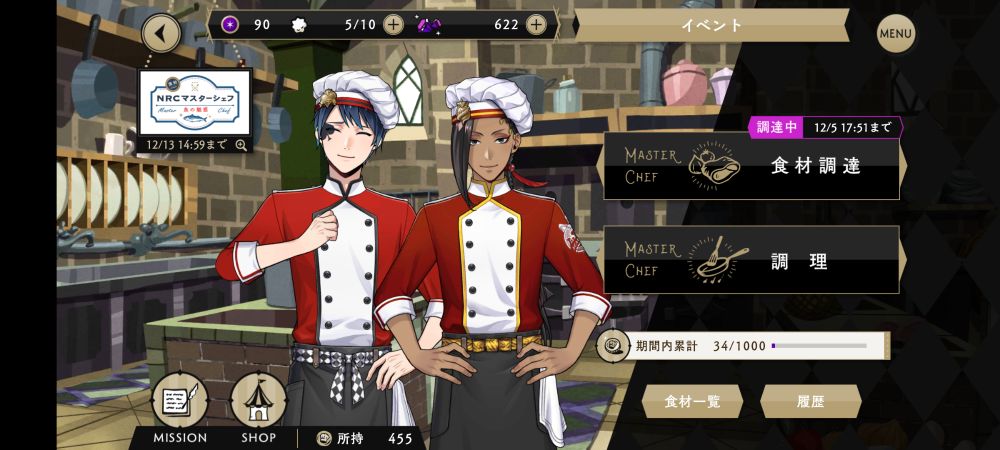Viewport: 1000px width, 450px height.
Task: Open 調理 cooking mode
Action: [752, 261]
